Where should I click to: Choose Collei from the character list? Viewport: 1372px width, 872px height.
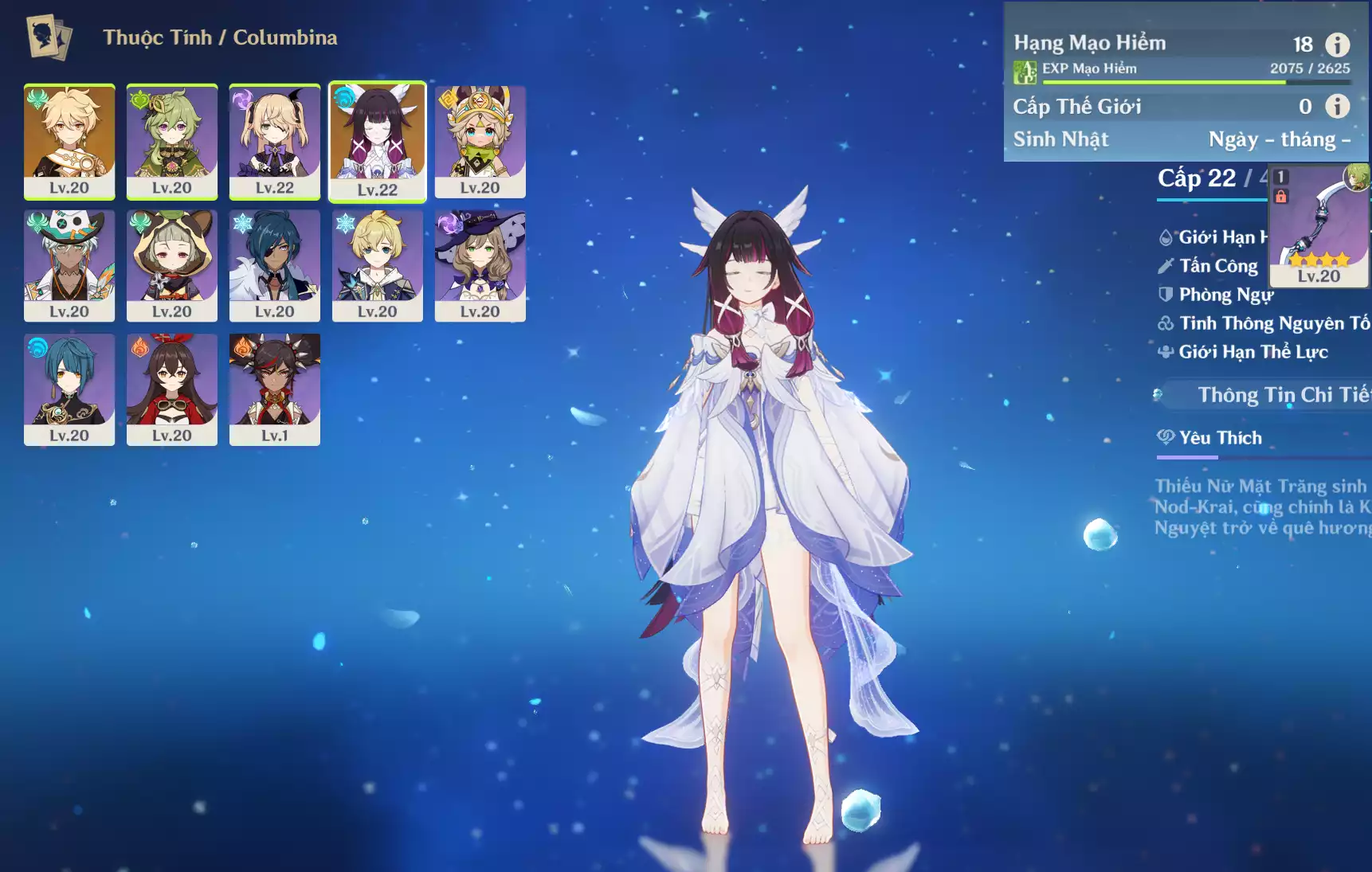tap(172, 141)
